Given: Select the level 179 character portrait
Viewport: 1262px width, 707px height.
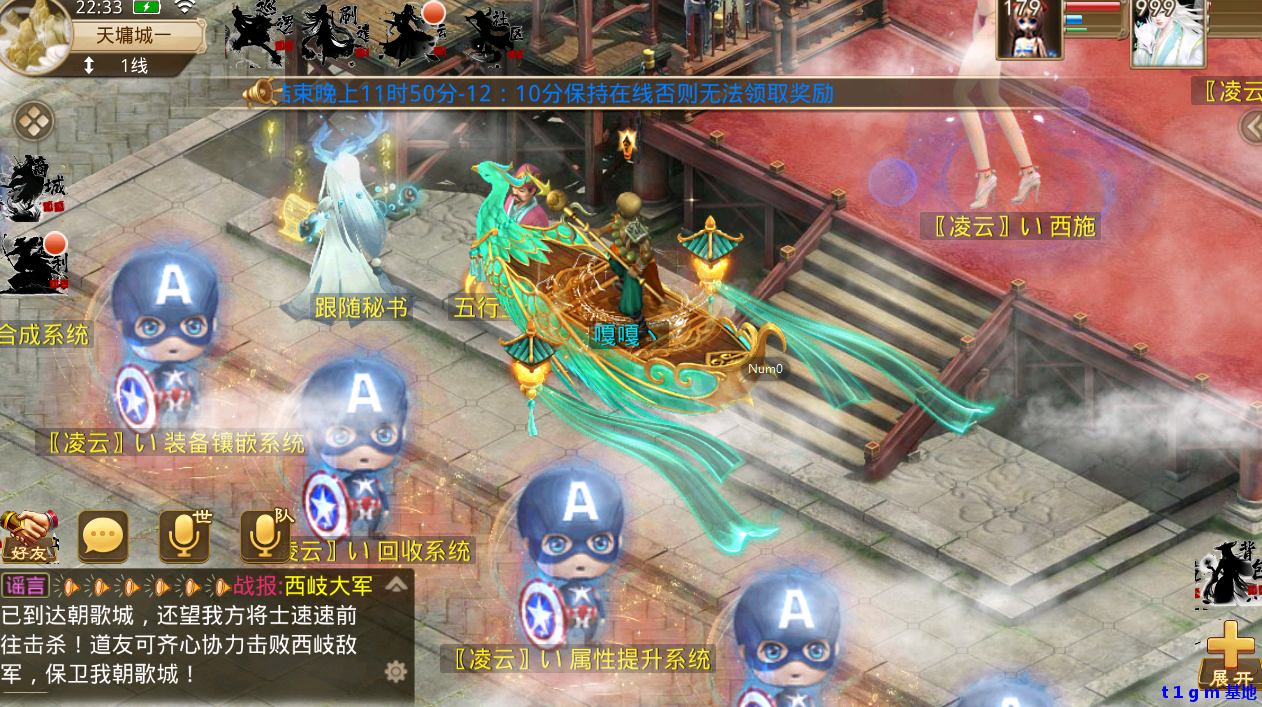Looking at the screenshot, I should point(1028,30).
